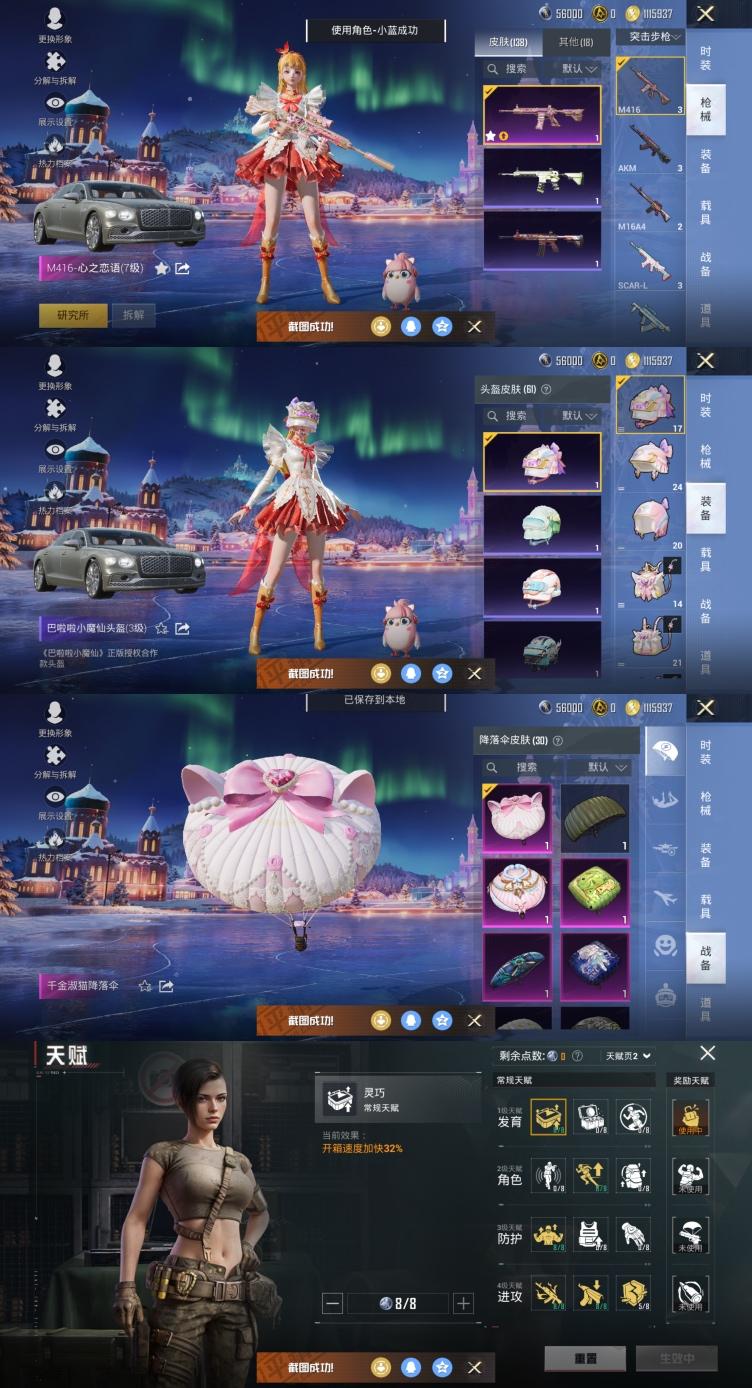Open the 天赋页2 talent page dropdown
This screenshot has width=752, height=1388.
point(628,1055)
